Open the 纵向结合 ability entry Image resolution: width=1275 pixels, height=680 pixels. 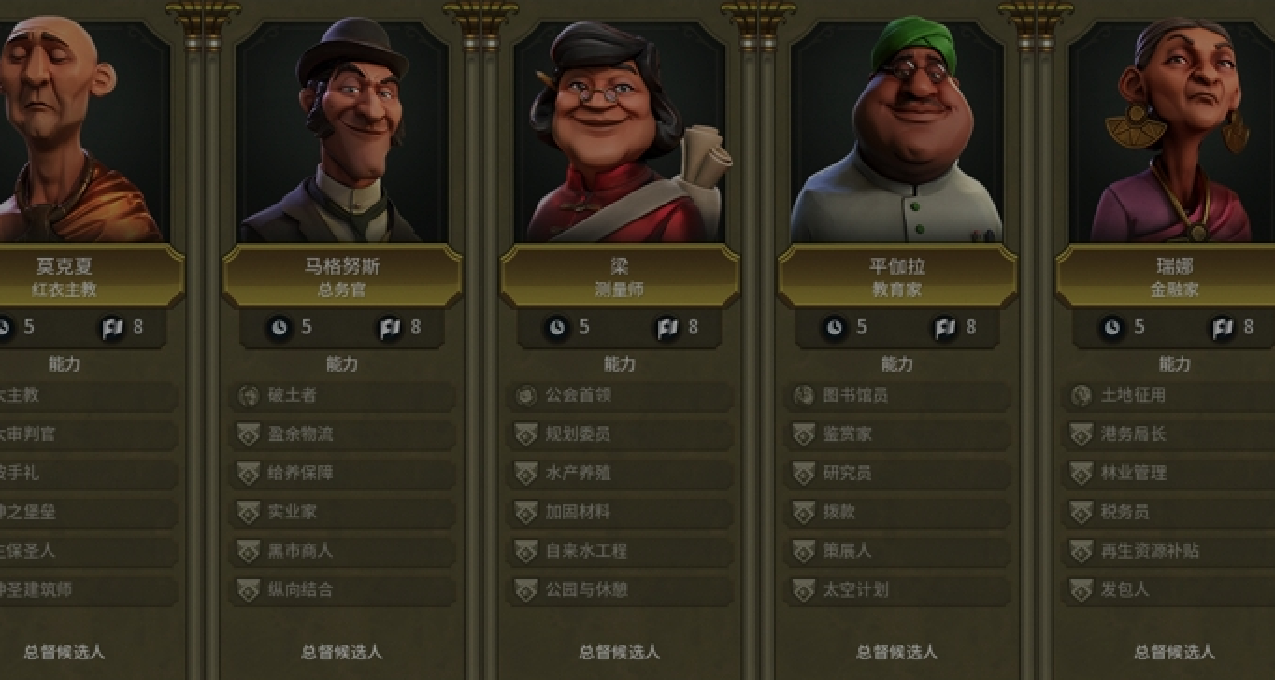click(342, 590)
